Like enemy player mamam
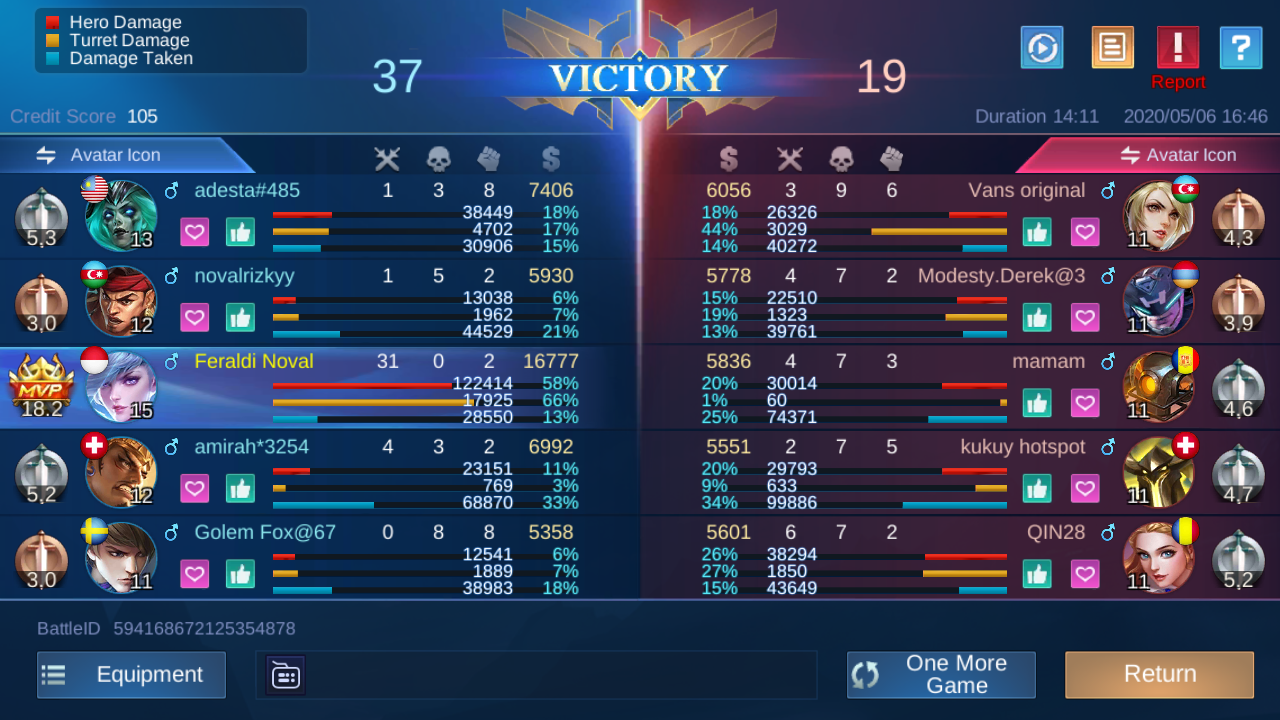 pos(1037,403)
